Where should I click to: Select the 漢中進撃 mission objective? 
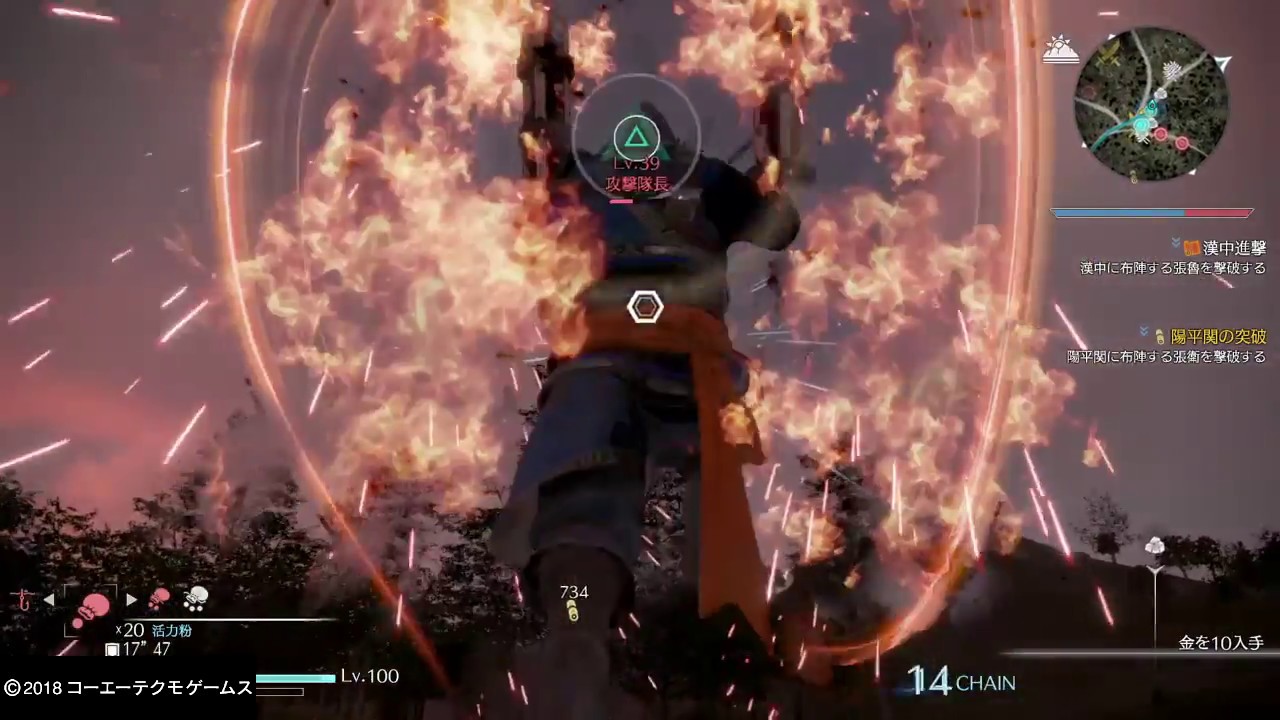click(1225, 248)
